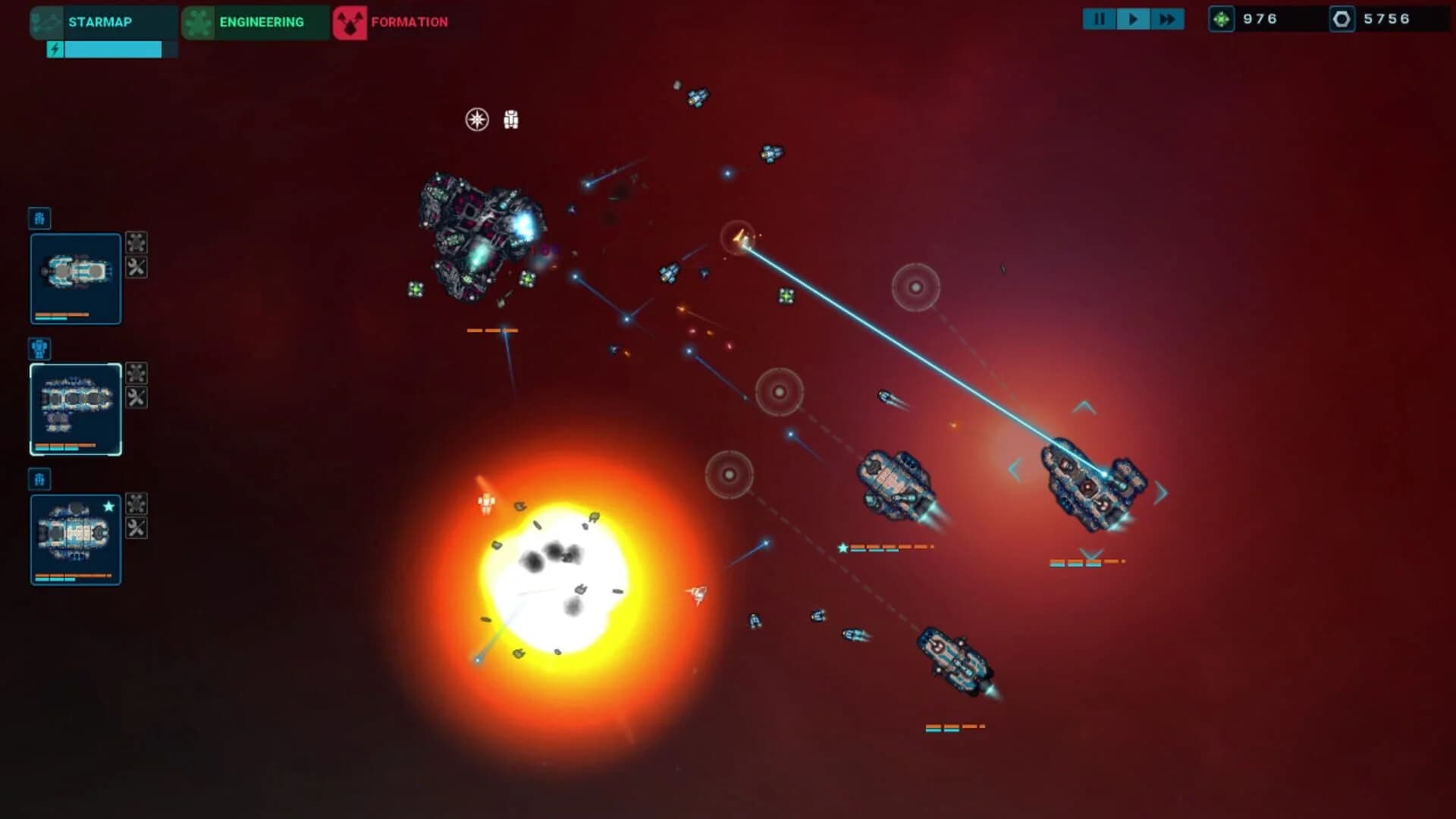Resume normal play speed
This screenshot has height=819, width=1456.
1133,19
